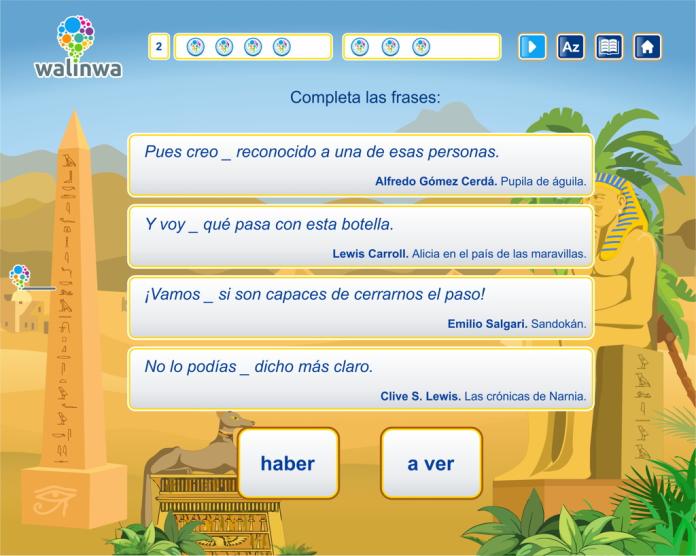Viewport: 696px width, 556px height.
Task: Select the "a ver" answer button
Action: 431,463
